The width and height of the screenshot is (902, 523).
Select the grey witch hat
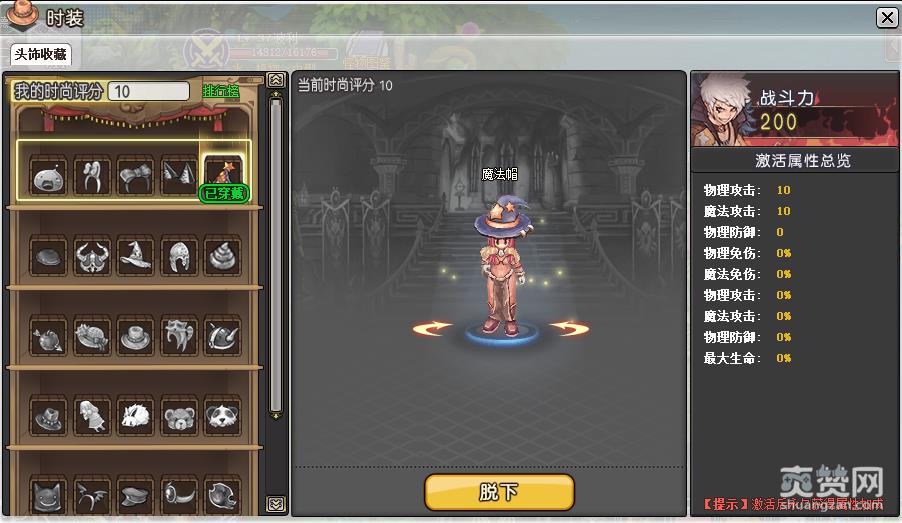click(135, 256)
